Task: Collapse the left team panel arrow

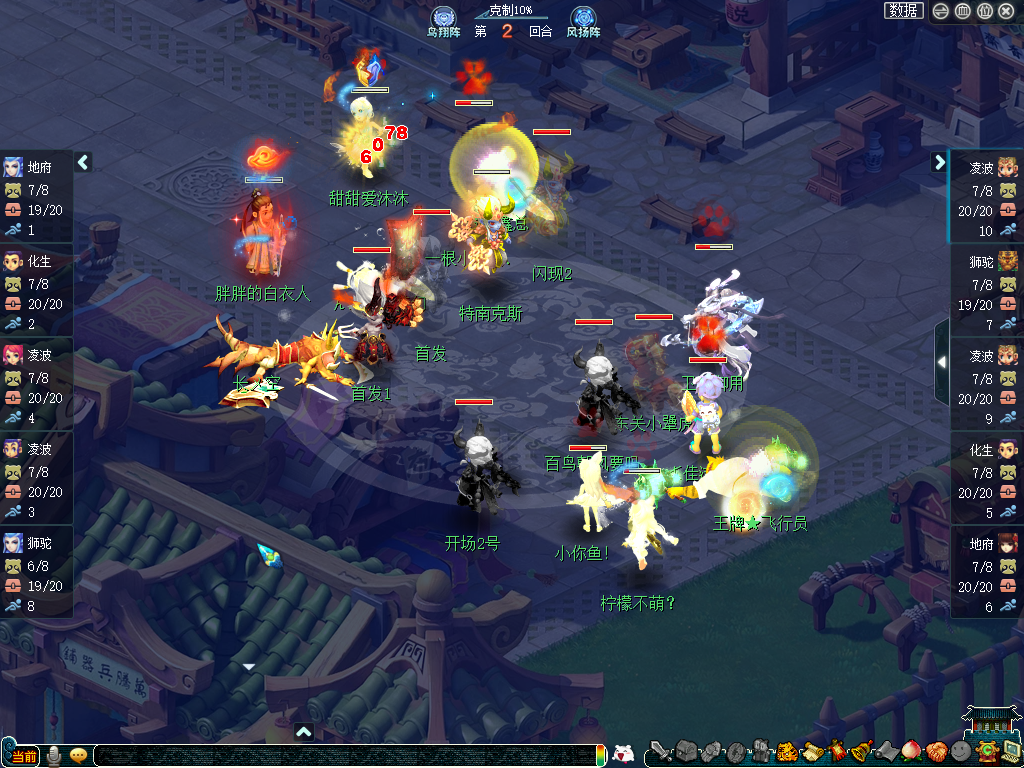Action: [83, 162]
